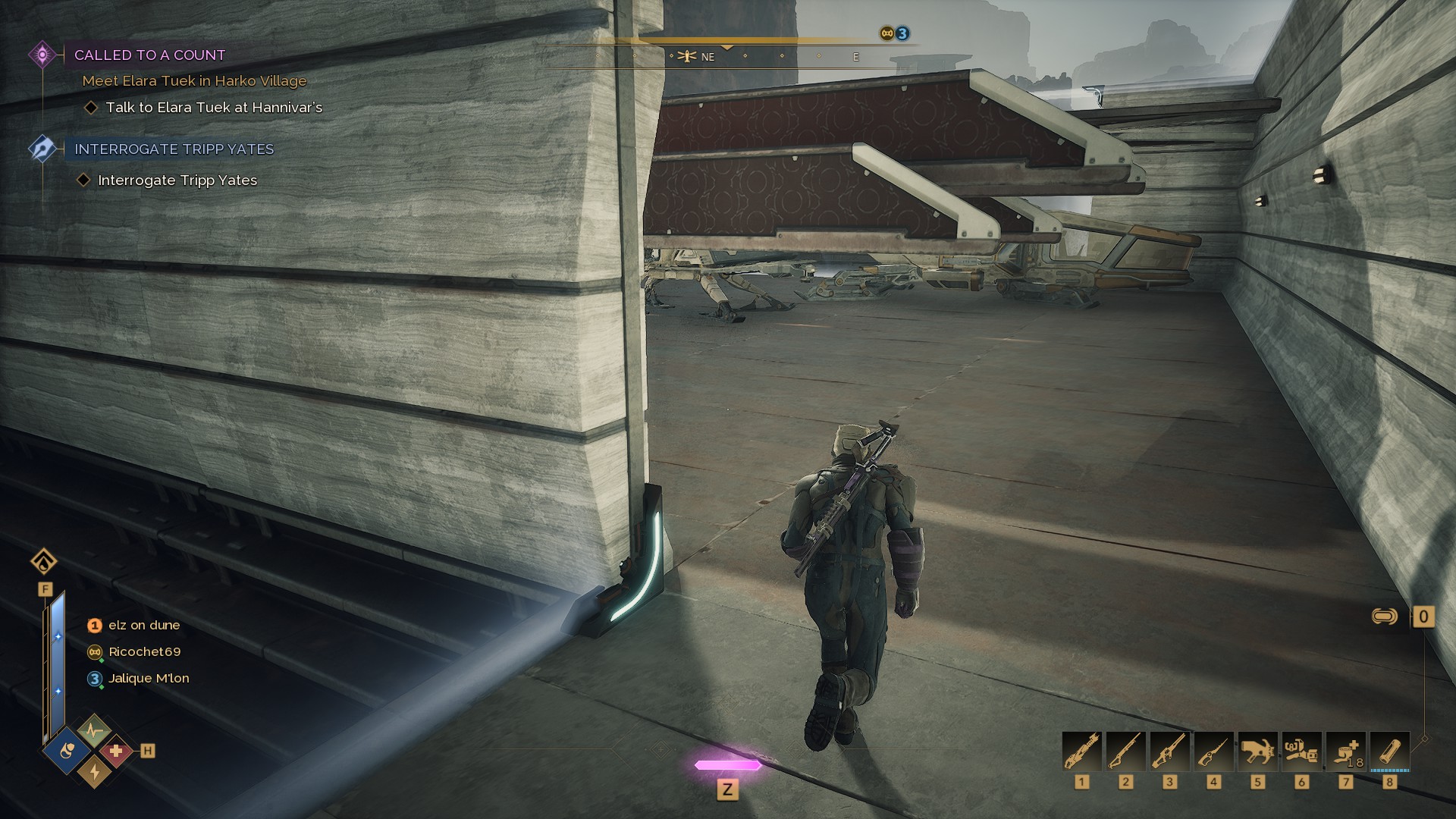Use the bandage healing item slot
Screen dimensions: 1456x819
pos(1345,752)
